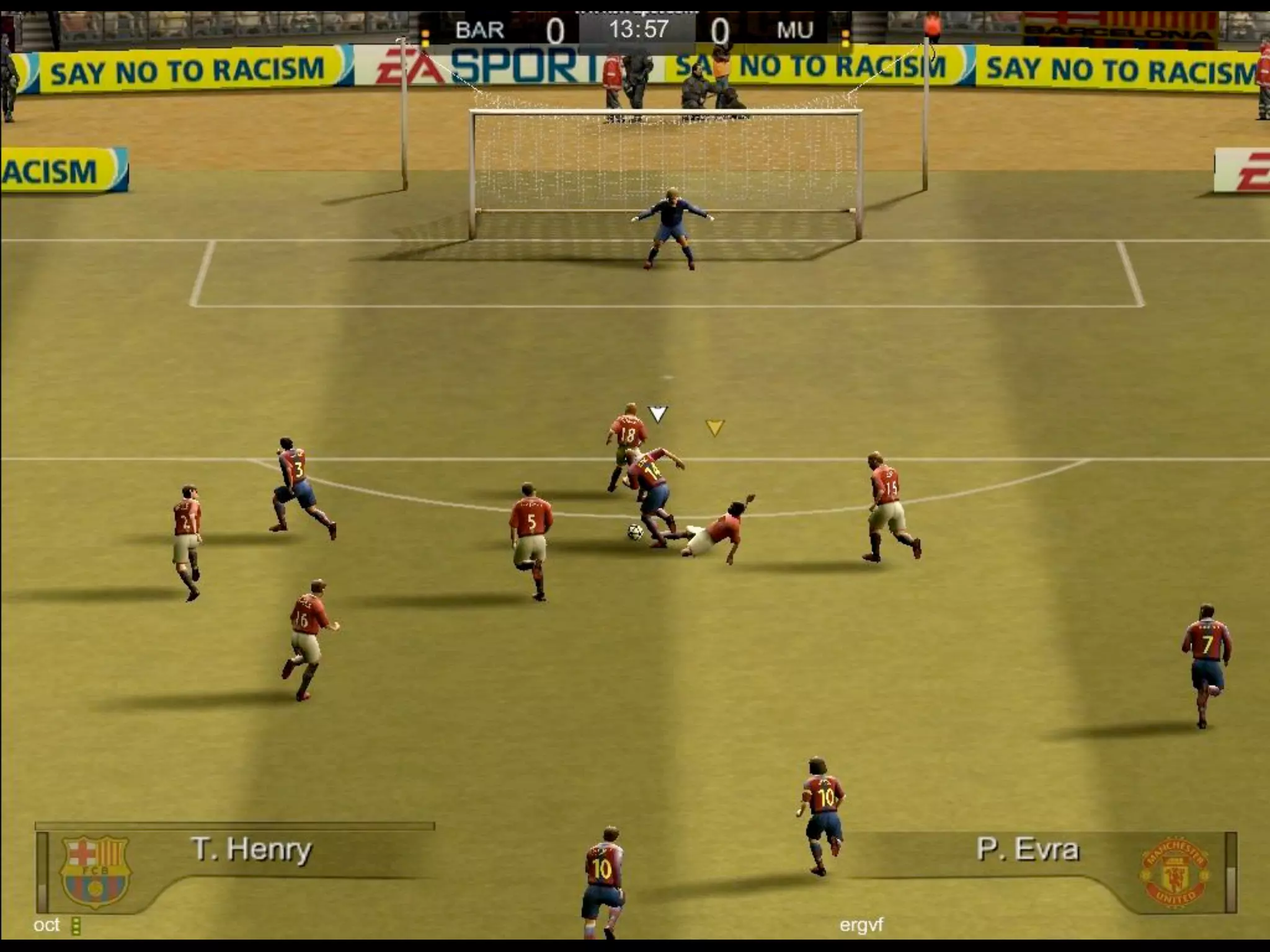Screen dimensions: 1270x952
Task: Select the P. Evra player name panel
Action: (1028, 850)
